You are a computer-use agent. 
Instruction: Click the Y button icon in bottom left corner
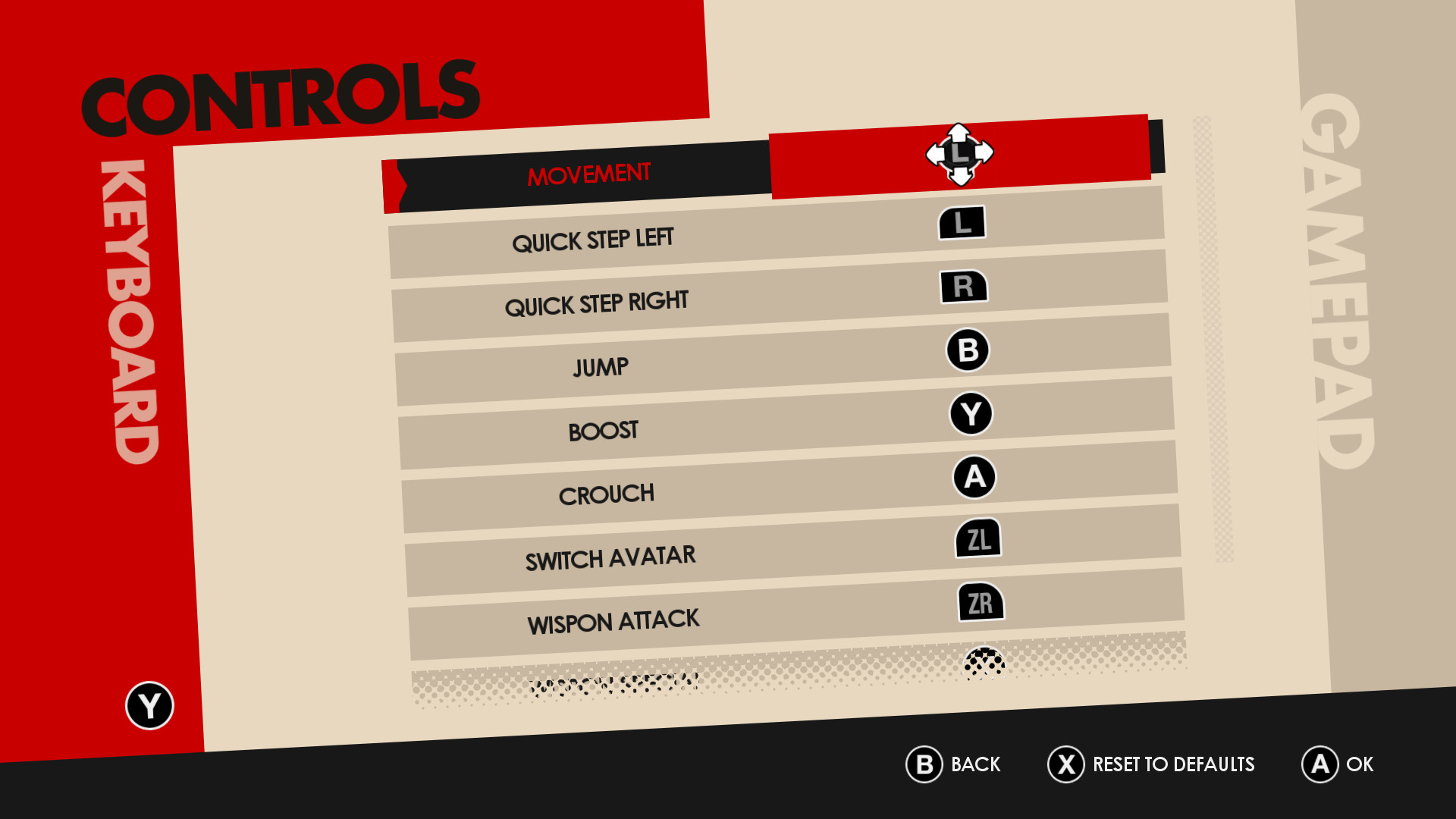pyautogui.click(x=149, y=705)
